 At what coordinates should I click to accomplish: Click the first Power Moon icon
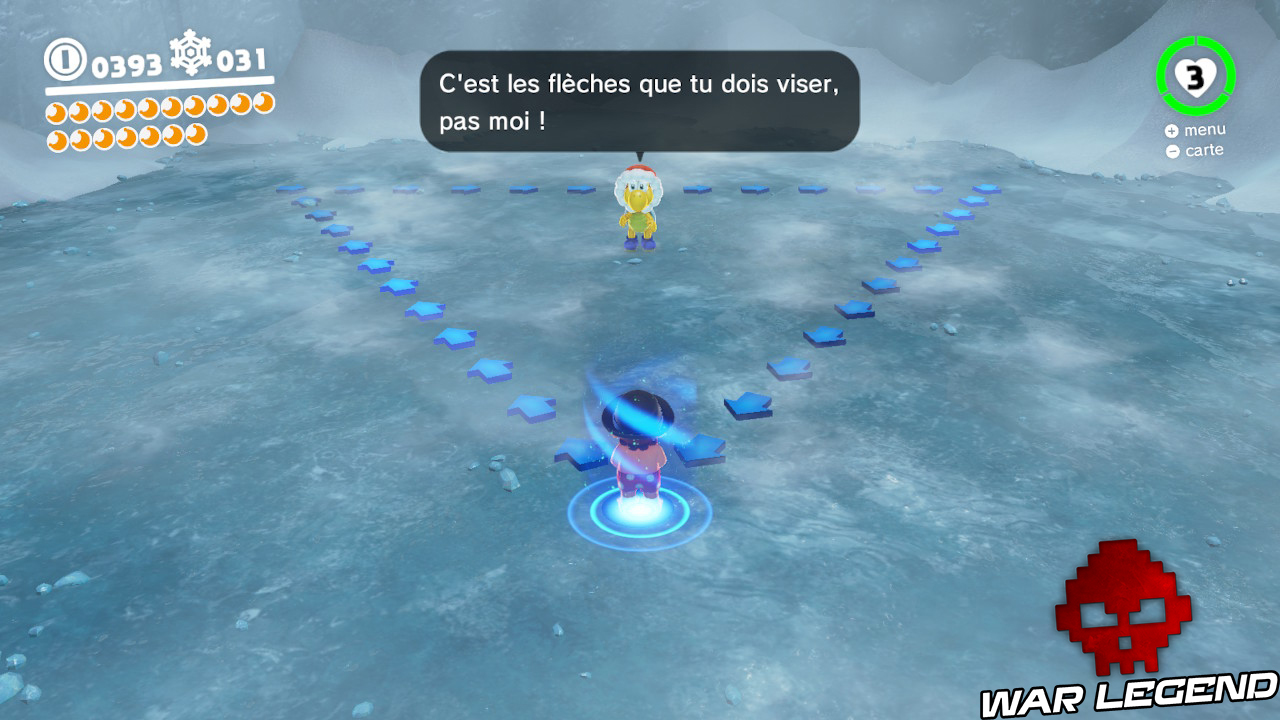(x=55, y=110)
